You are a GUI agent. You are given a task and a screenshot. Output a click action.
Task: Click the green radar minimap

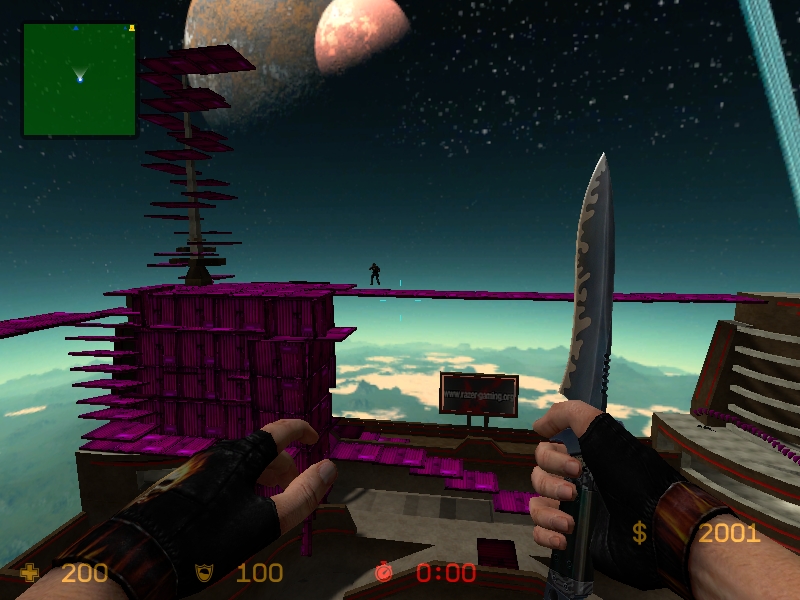[x=79, y=80]
